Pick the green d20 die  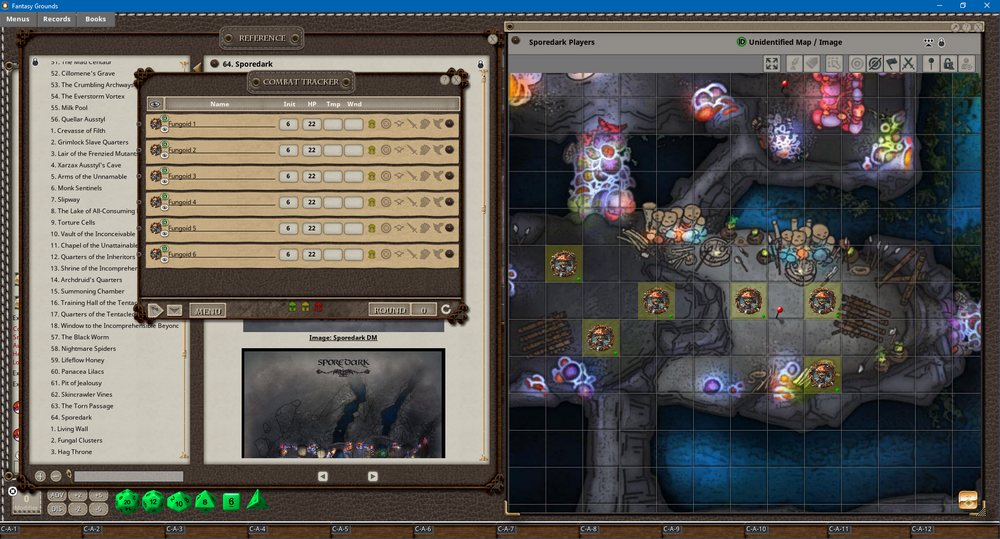tap(128, 500)
